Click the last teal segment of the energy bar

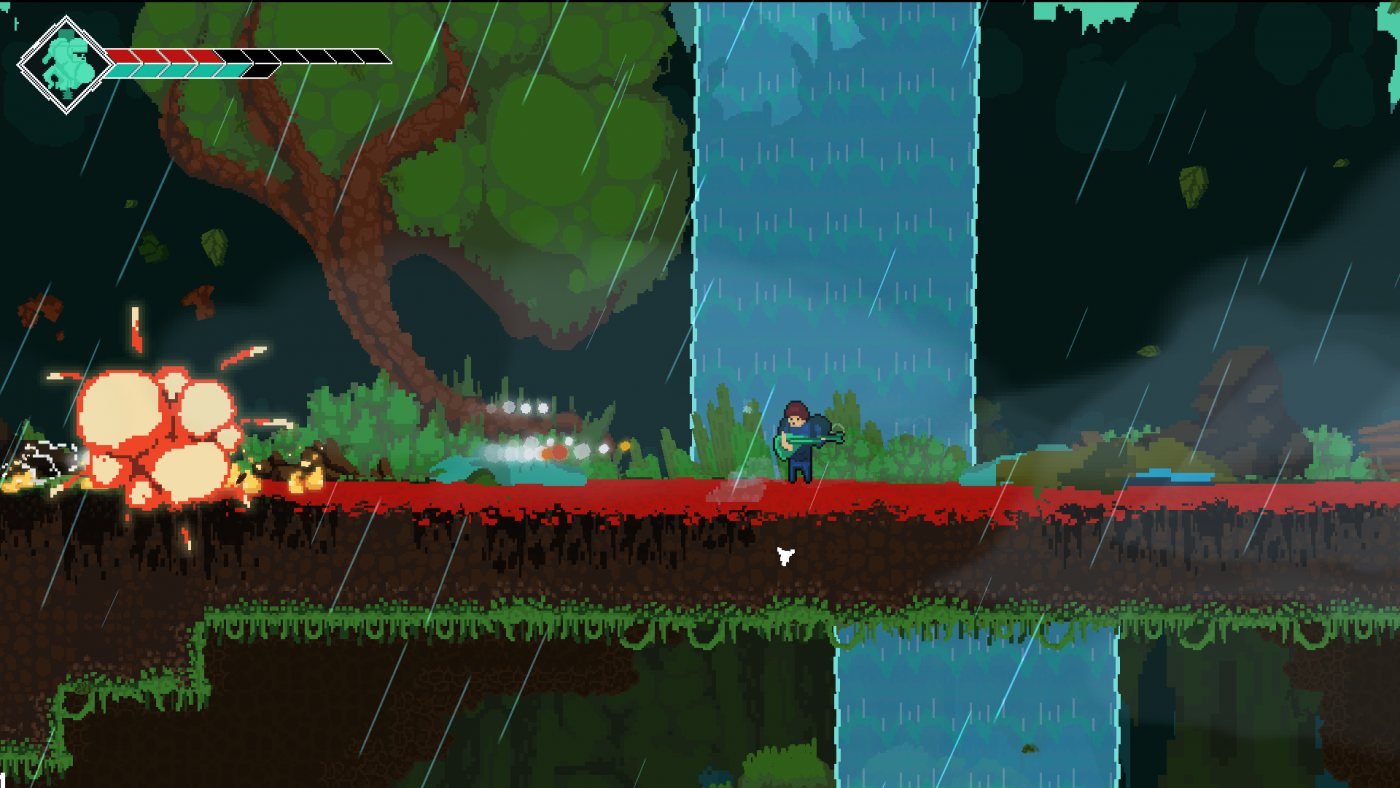pos(235,70)
